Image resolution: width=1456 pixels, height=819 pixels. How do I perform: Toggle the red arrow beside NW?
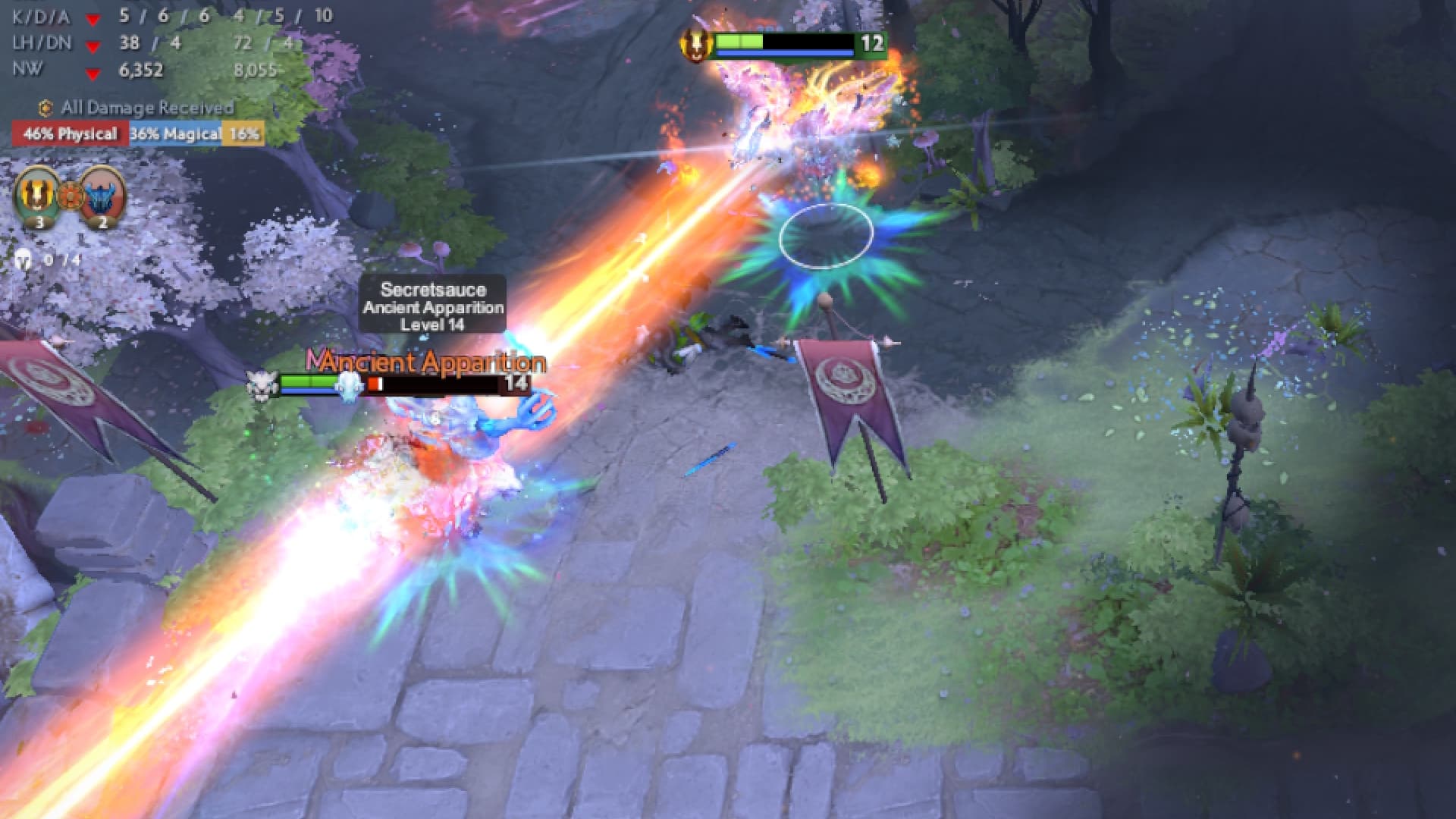click(93, 74)
